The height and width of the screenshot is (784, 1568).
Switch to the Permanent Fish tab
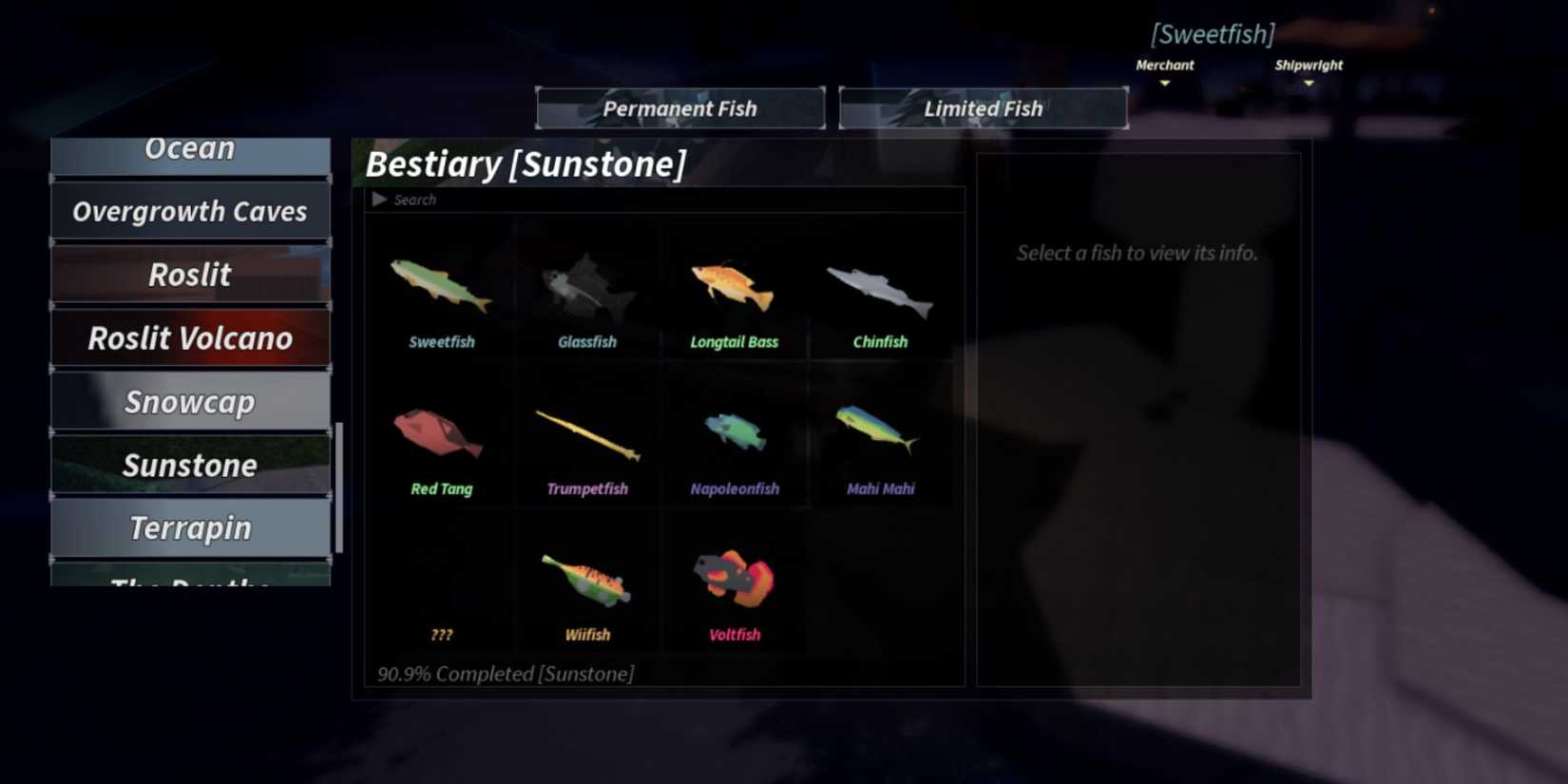(679, 107)
